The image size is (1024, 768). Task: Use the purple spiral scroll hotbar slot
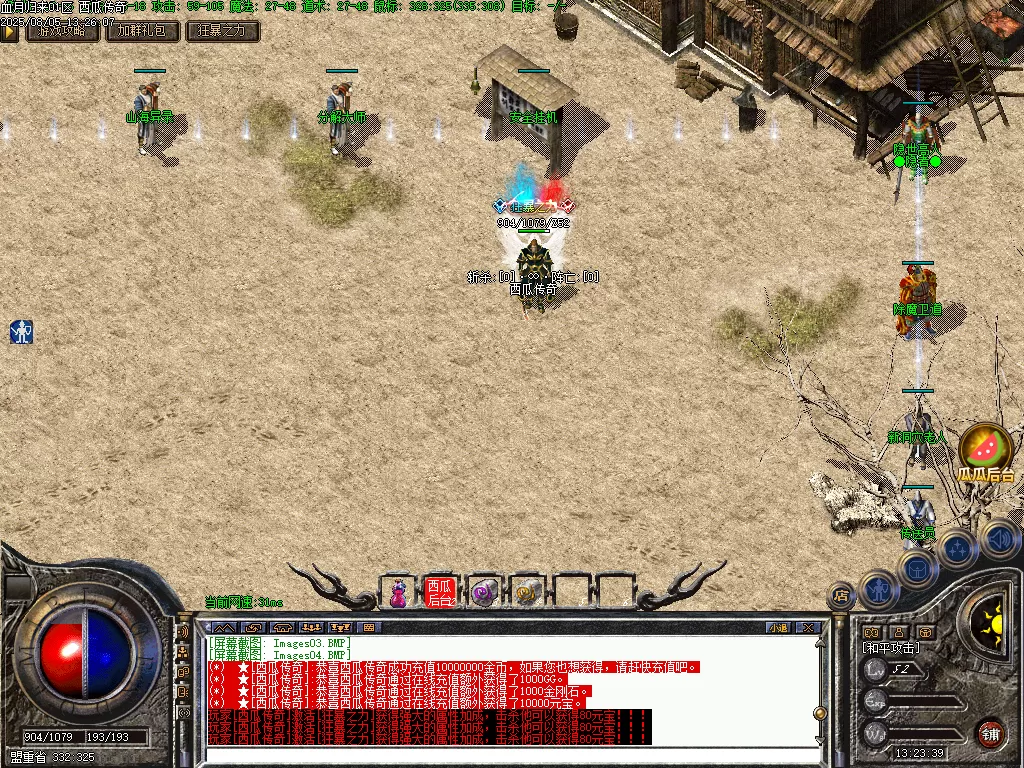pos(484,592)
